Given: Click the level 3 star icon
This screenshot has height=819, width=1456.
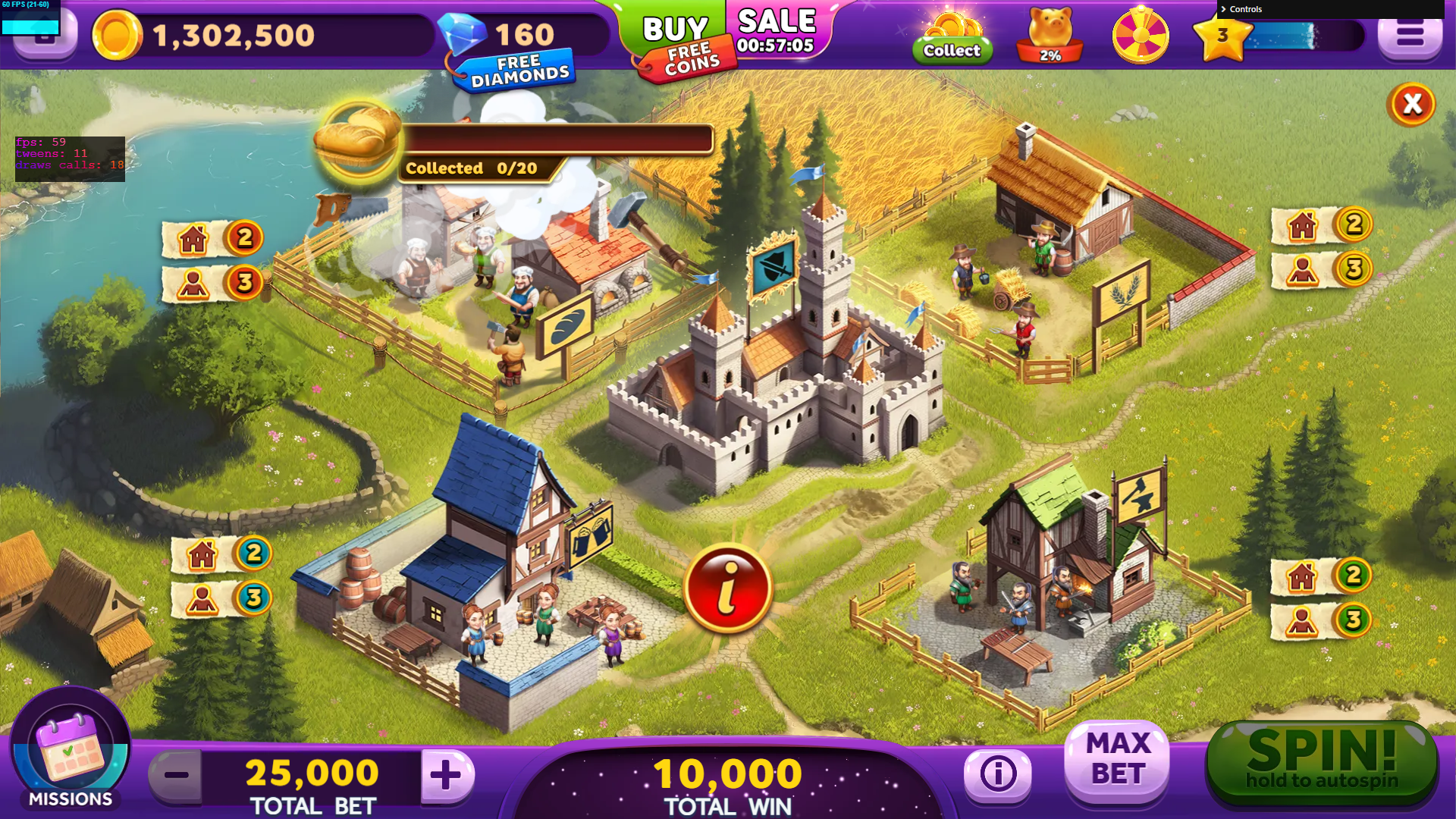Looking at the screenshot, I should click(x=1222, y=36).
